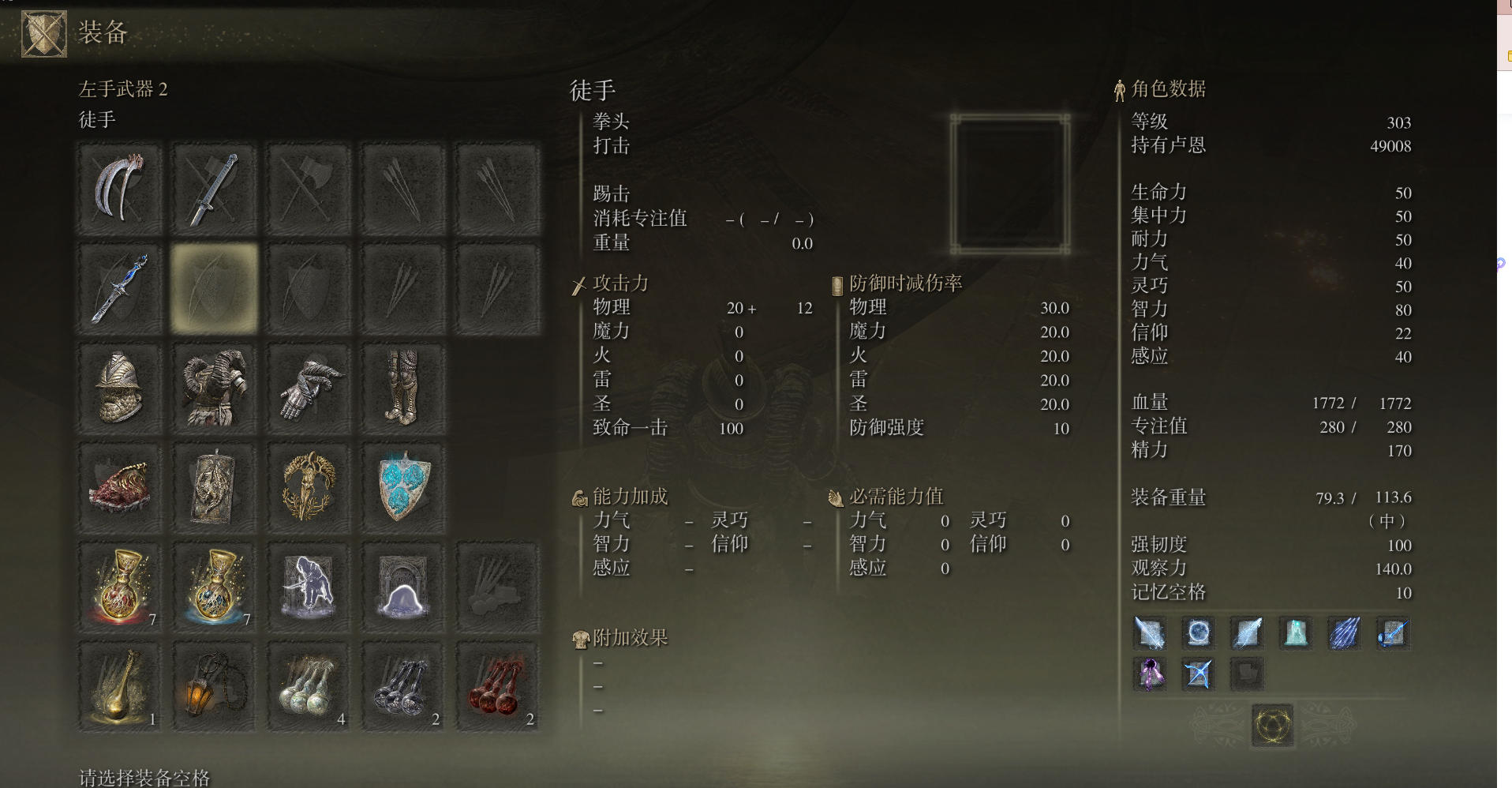
Task: Select the helmet in the armor row
Action: tap(119, 388)
